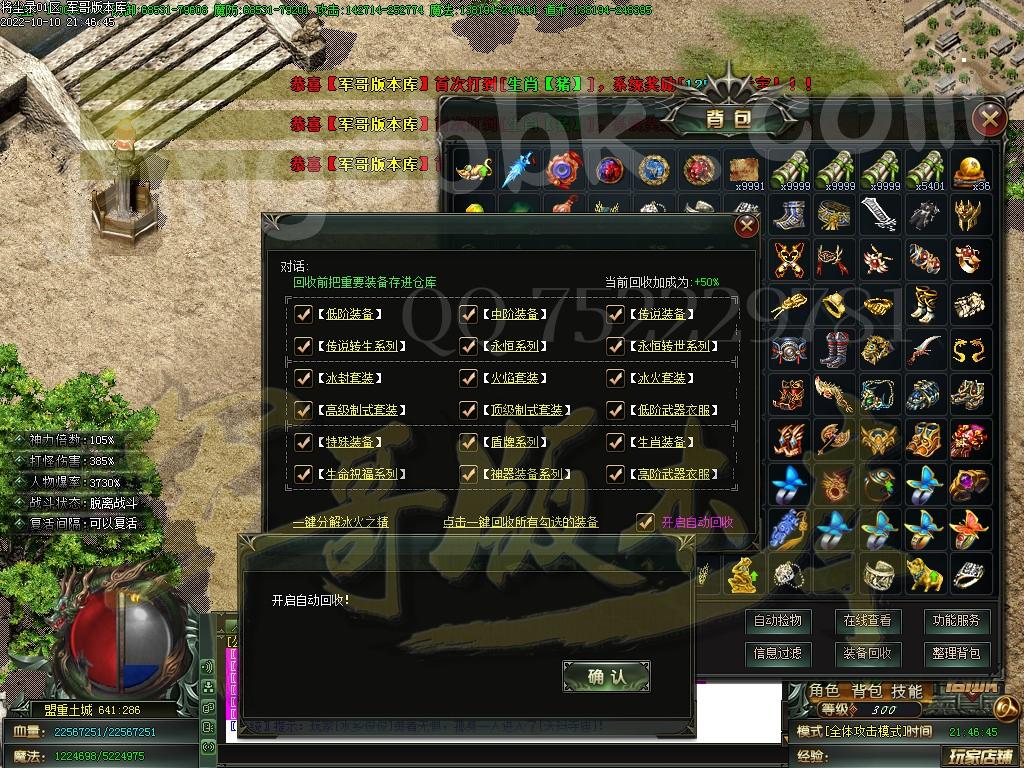The height and width of the screenshot is (768, 1024).
Task: Open the 功能服务 function services
Action: [x=956, y=621]
